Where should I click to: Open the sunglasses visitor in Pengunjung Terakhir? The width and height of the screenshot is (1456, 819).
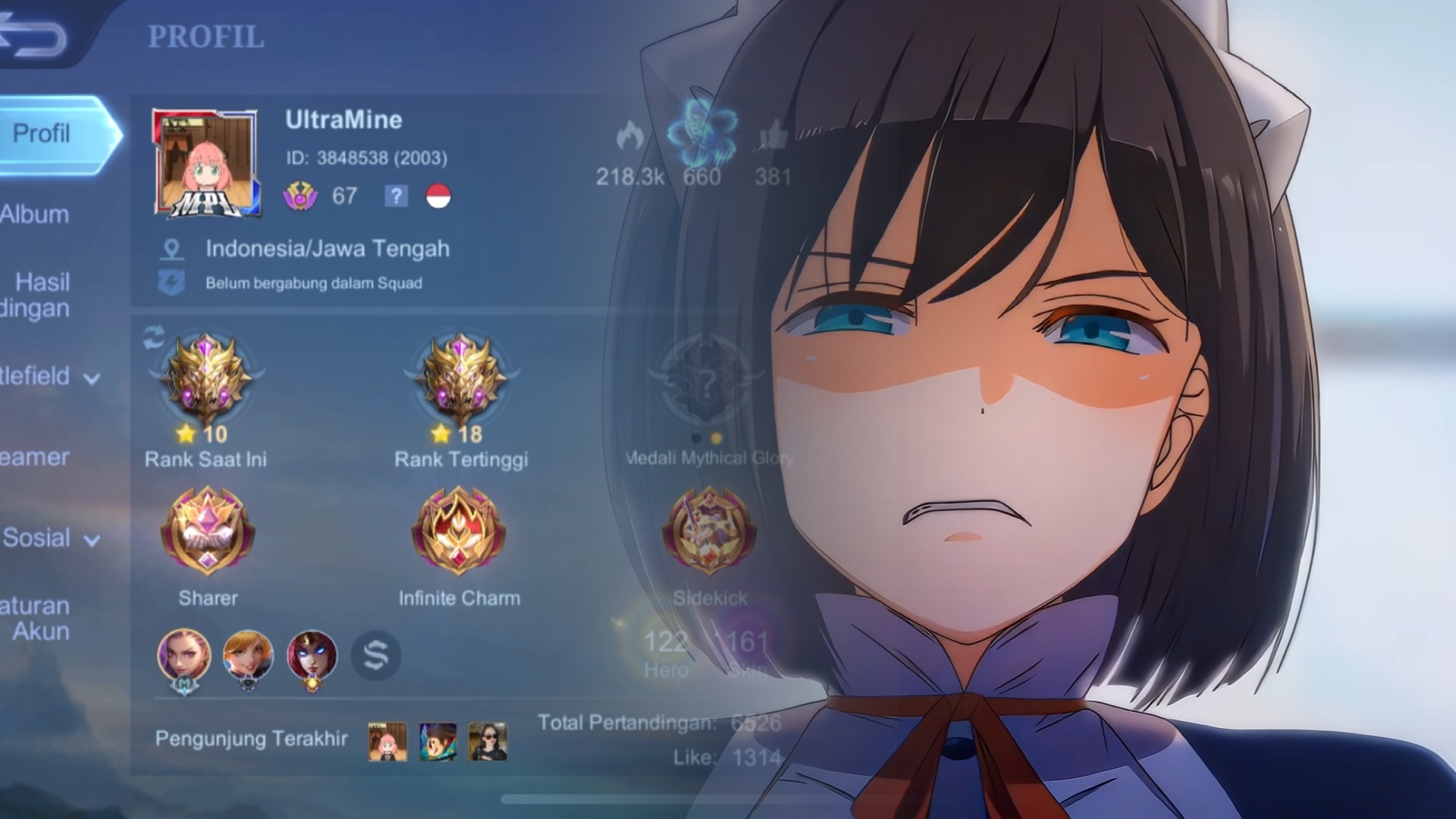(x=488, y=742)
